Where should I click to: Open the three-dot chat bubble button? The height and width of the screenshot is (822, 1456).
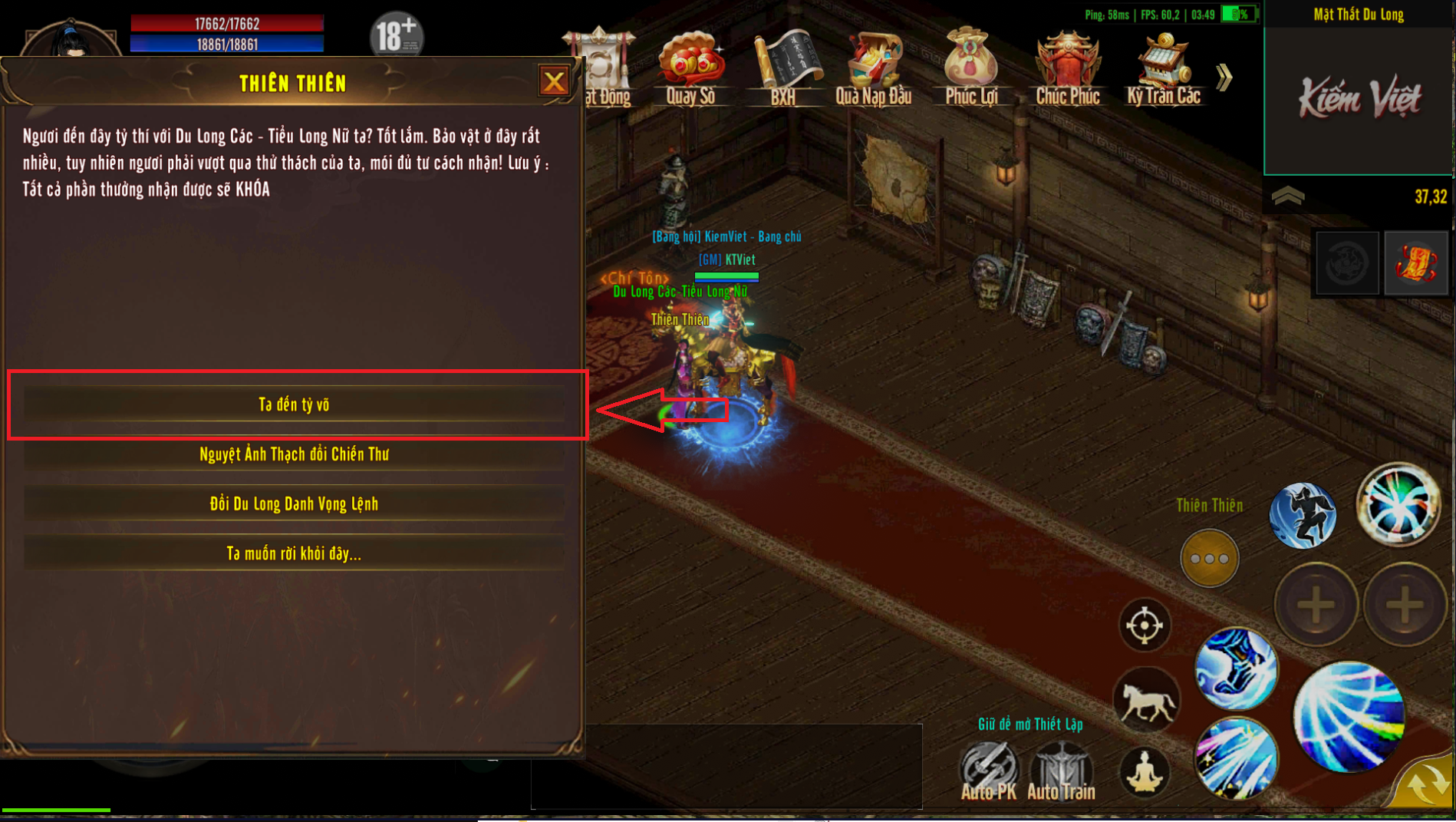coord(1209,559)
